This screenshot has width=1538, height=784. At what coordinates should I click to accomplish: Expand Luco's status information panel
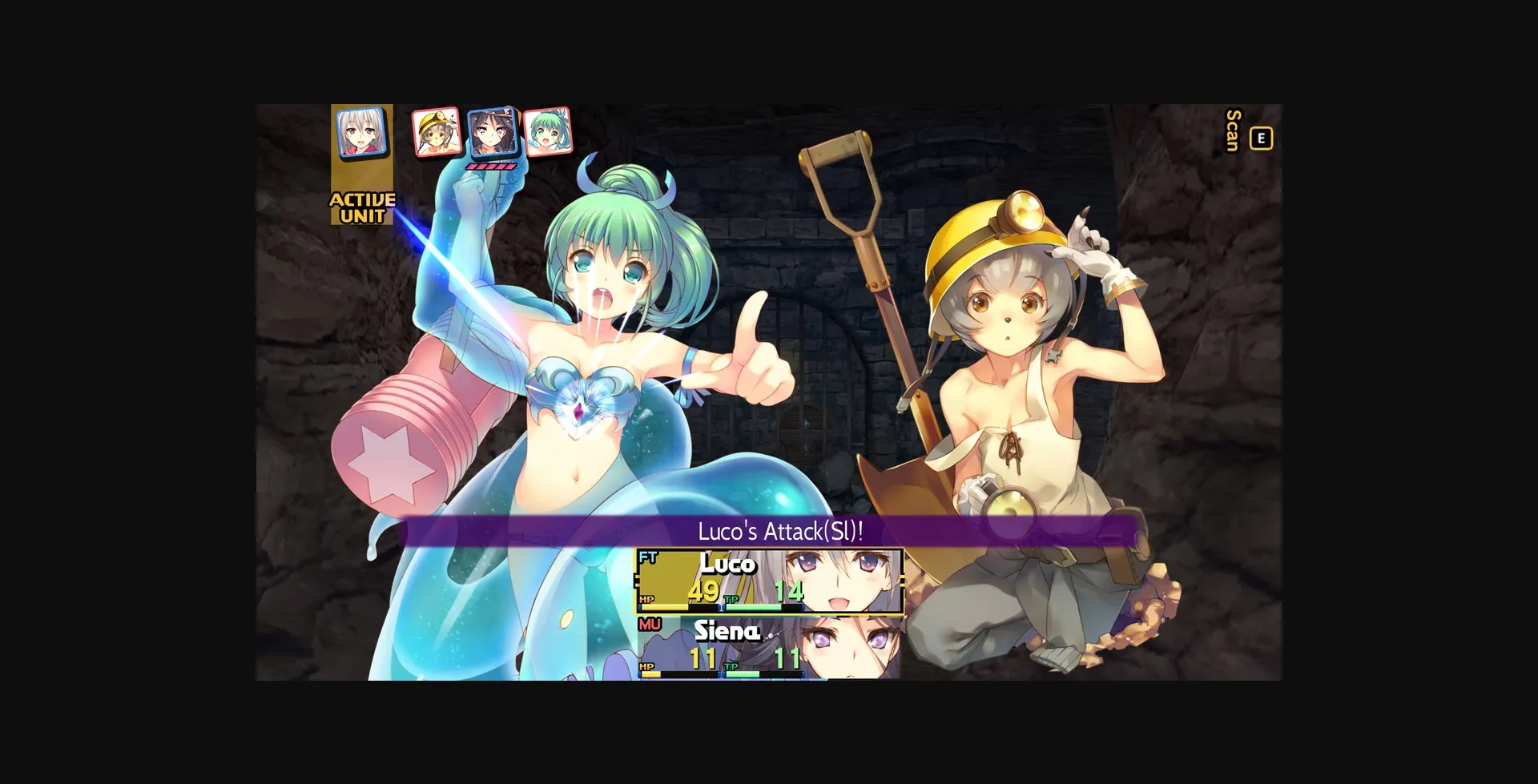pos(770,580)
